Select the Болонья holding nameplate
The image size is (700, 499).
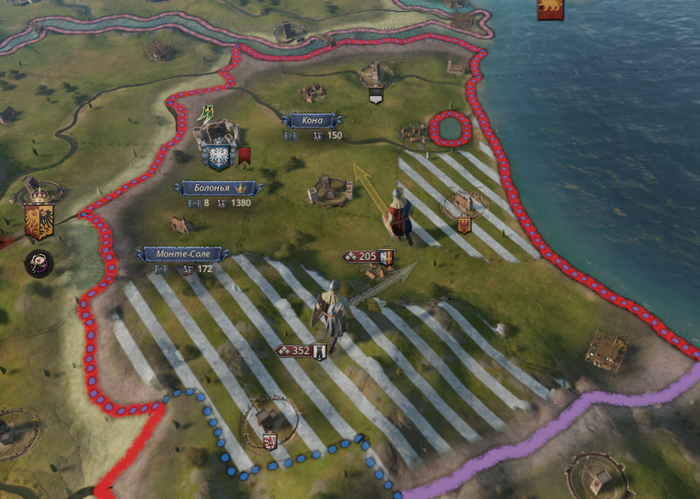[217, 188]
